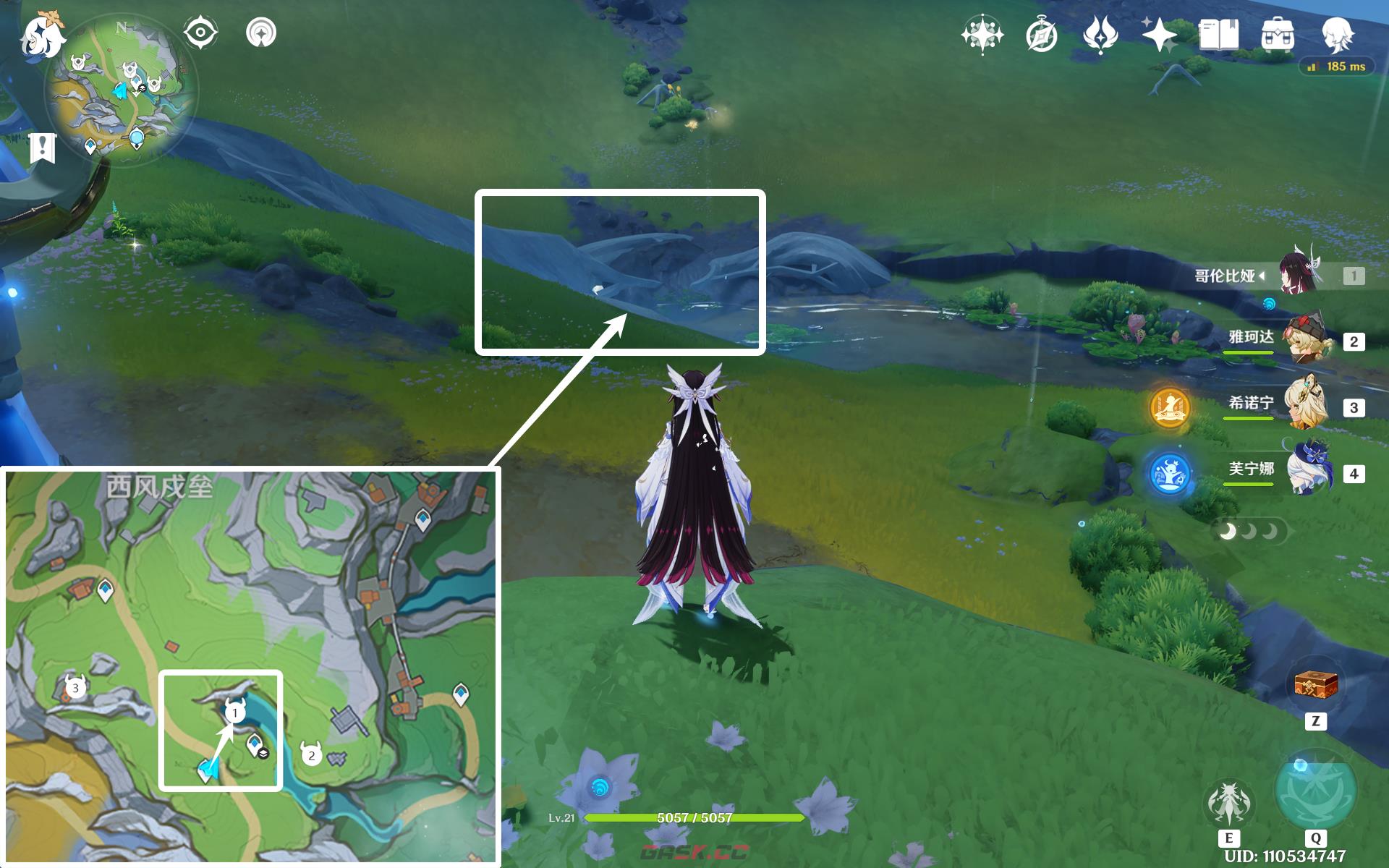Activate the elemental skill icon
This screenshot has height=868, width=1389.
[1228, 804]
